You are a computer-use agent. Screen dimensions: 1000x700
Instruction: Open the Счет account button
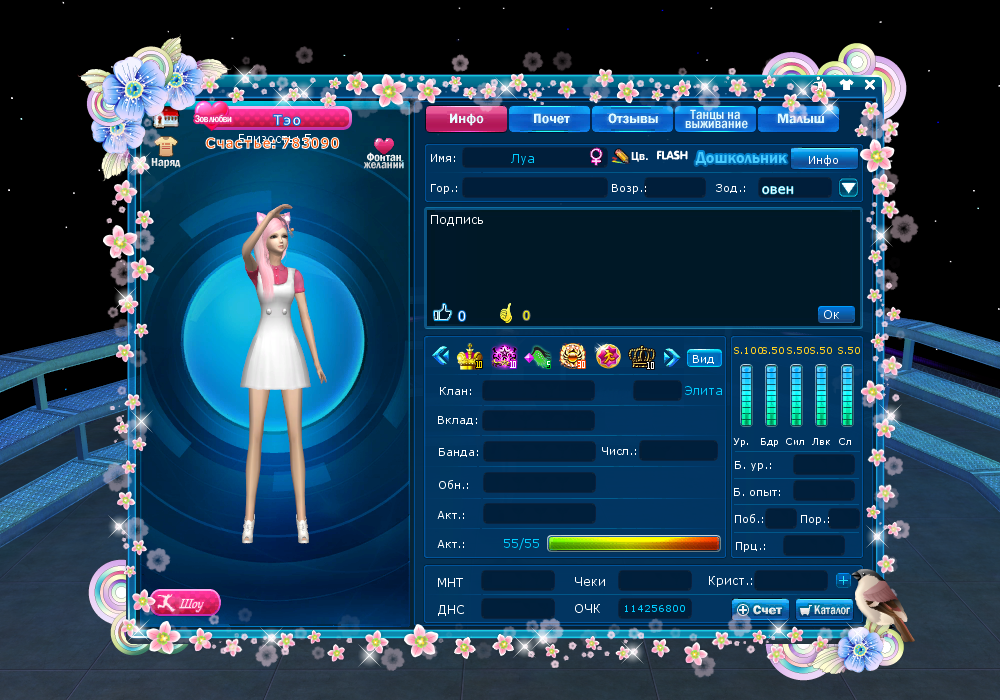coord(759,609)
